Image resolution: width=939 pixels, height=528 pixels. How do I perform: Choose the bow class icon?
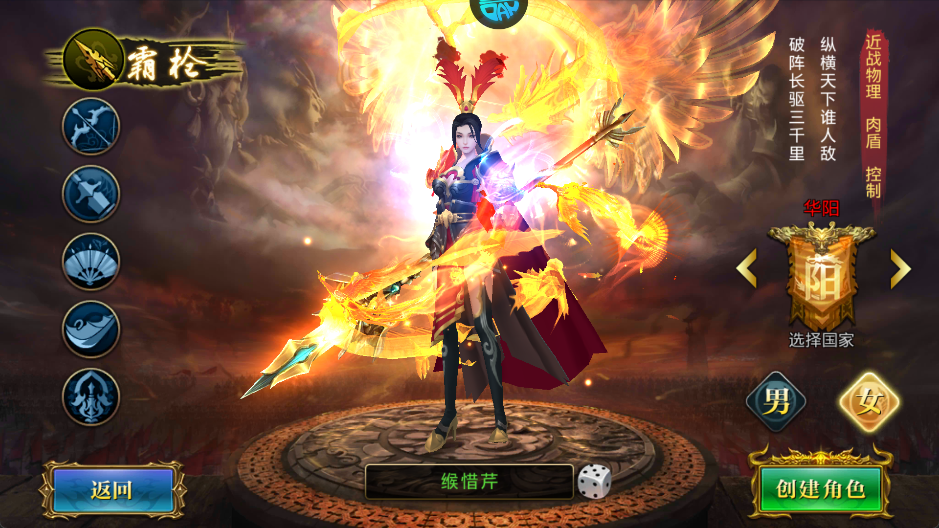click(x=91, y=126)
